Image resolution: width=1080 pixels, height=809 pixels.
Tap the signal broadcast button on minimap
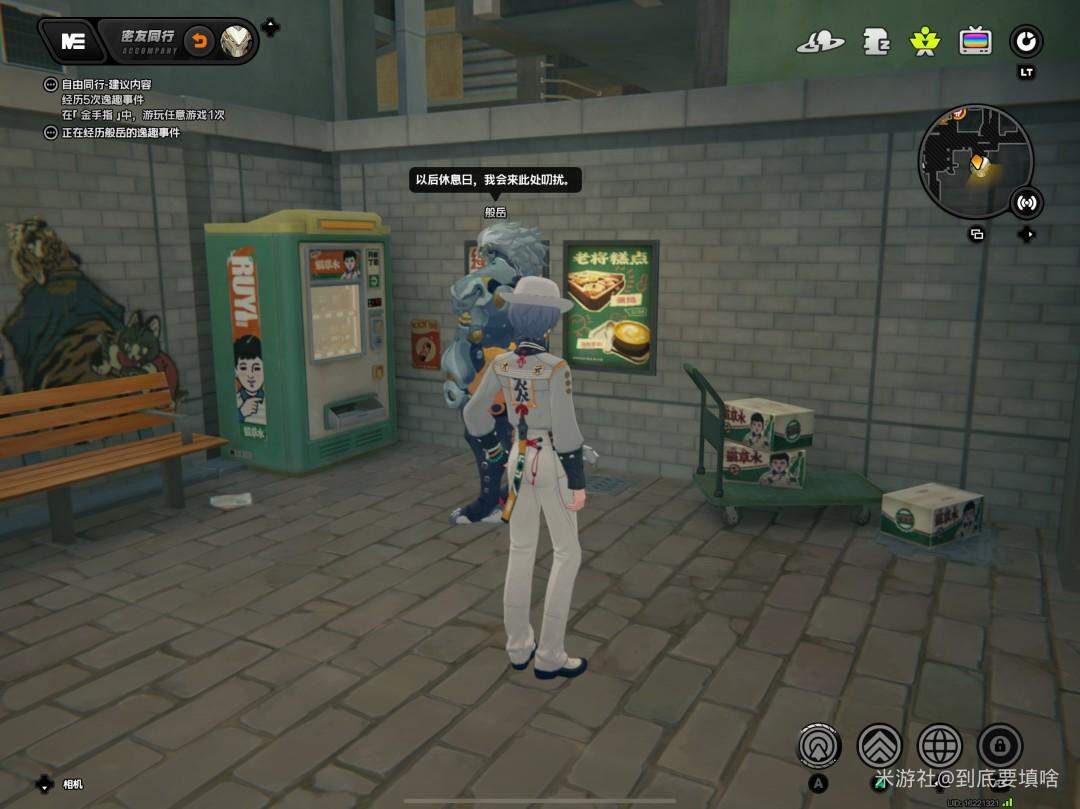[1026, 203]
